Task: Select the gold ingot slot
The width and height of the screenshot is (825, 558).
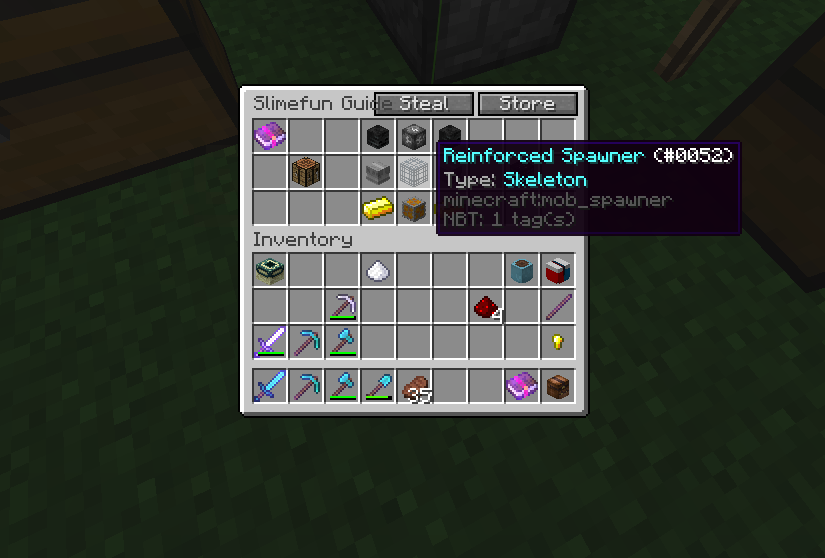Action: click(x=378, y=208)
